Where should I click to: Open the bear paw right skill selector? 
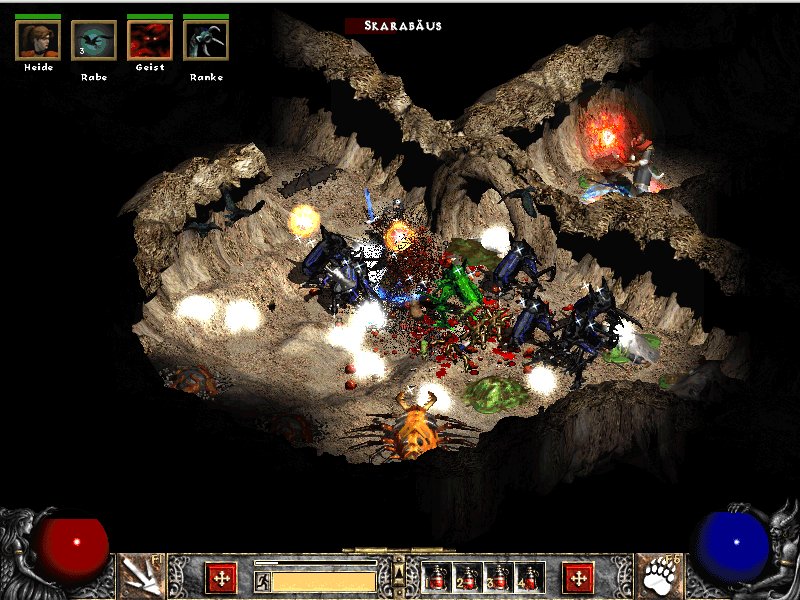point(659,577)
